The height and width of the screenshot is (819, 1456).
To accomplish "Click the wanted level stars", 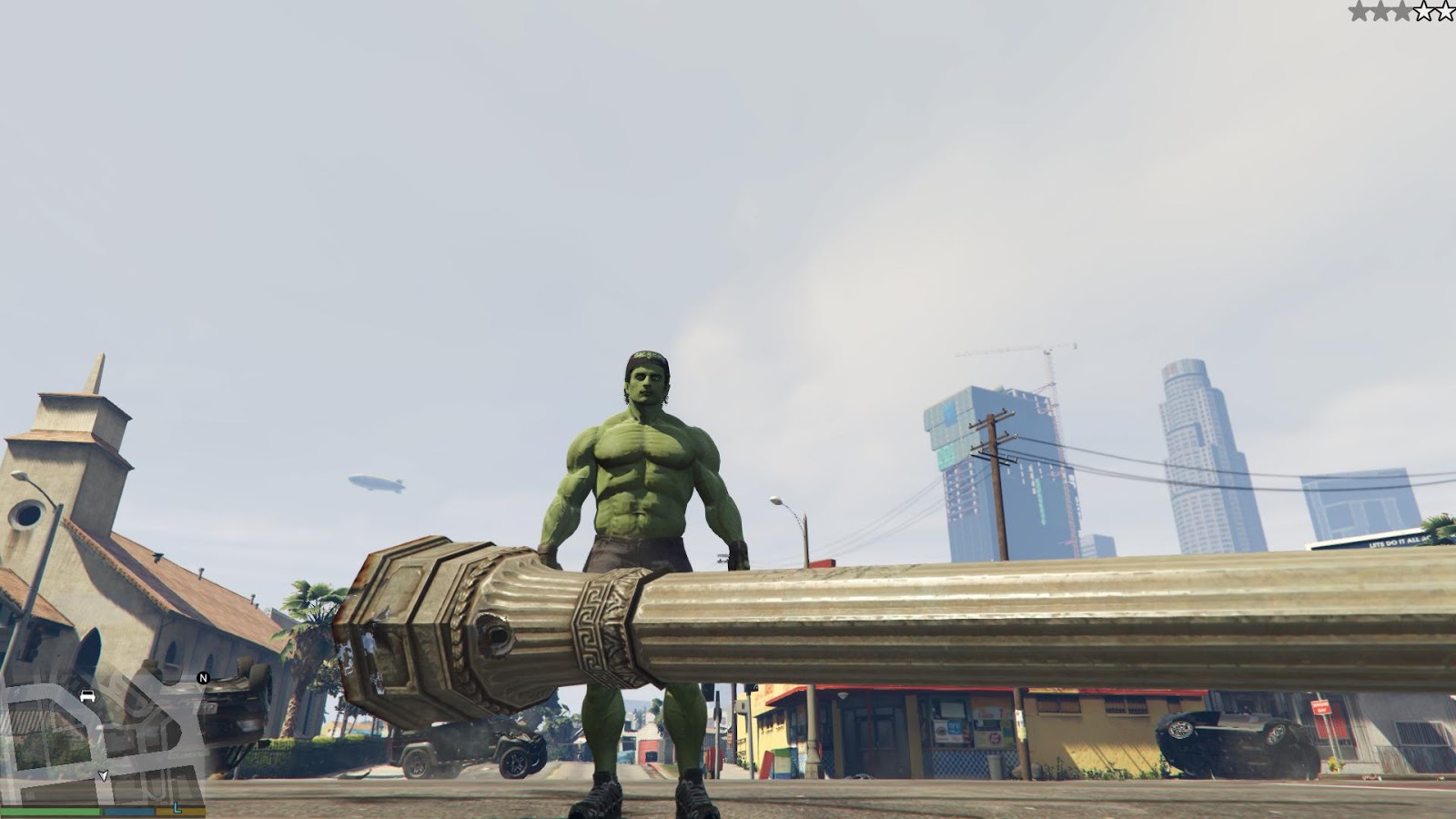I will [x=1400, y=12].
